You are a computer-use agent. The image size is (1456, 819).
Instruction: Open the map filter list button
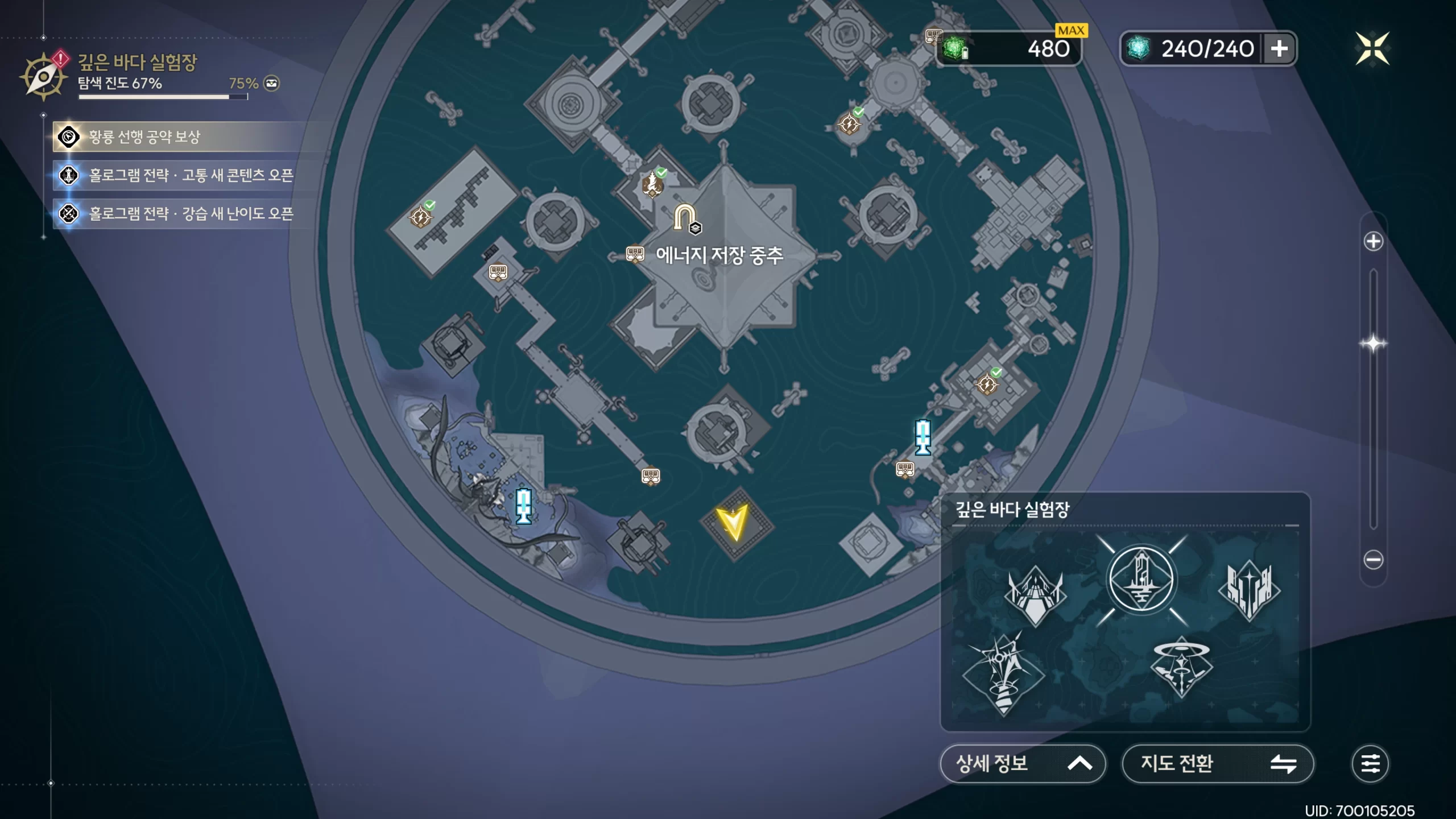[x=1370, y=763]
